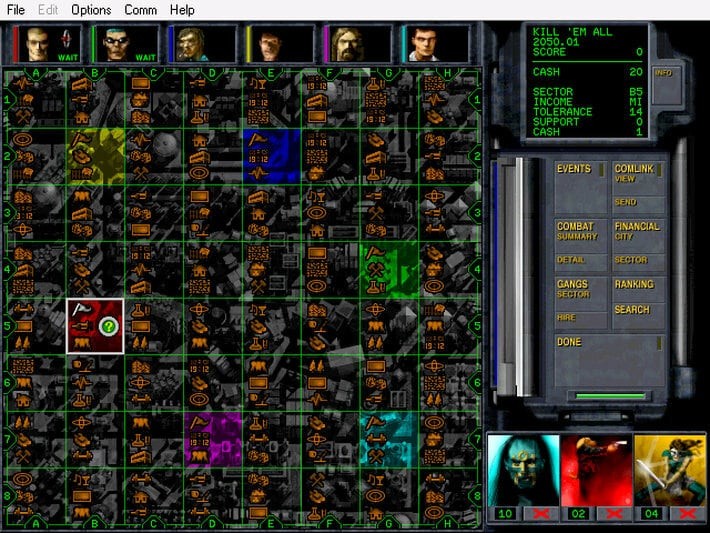Open the Financial Sector report
This screenshot has width=710, height=533.
point(631,260)
